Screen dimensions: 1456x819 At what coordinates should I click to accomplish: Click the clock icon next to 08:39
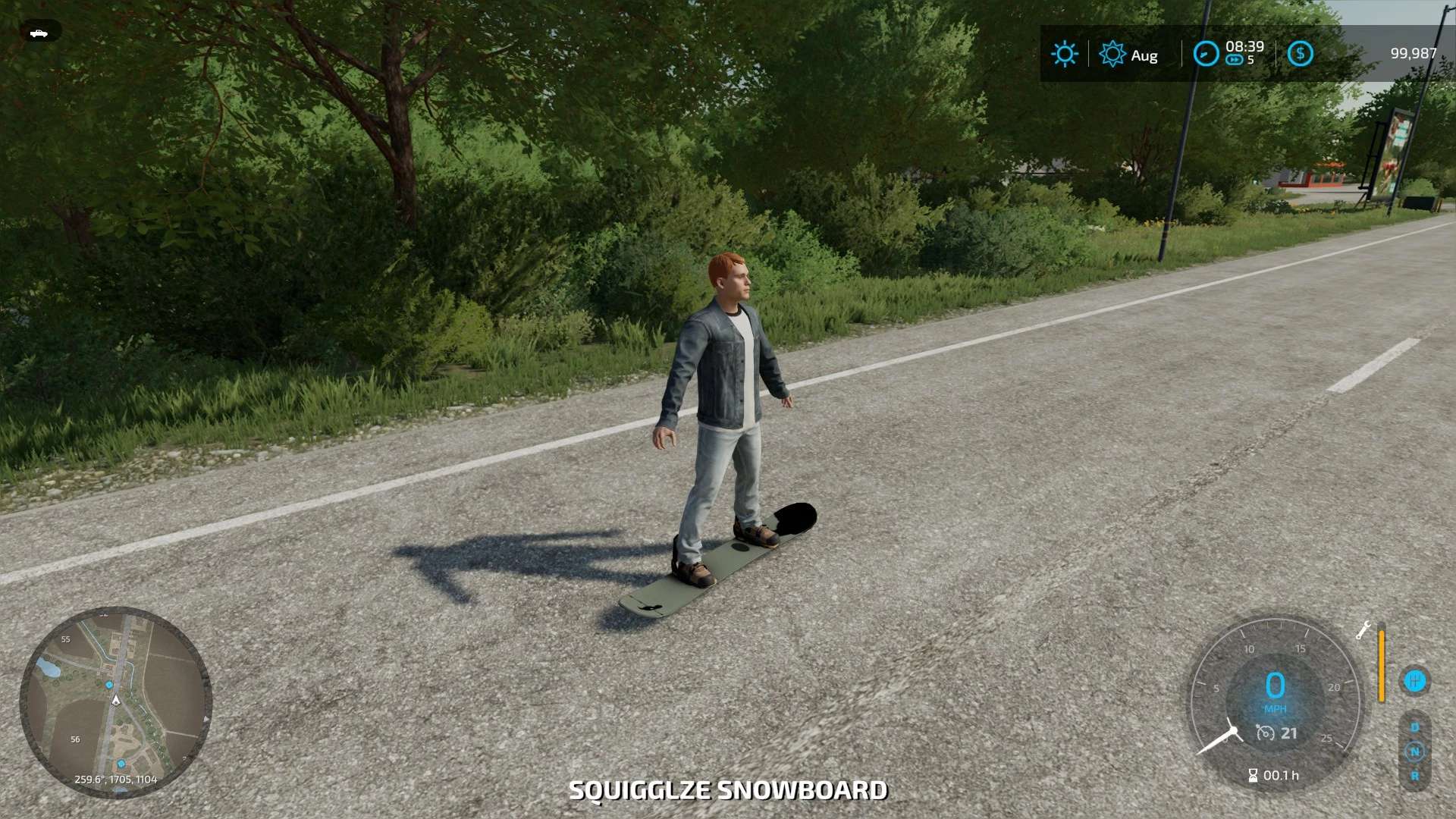1205,54
